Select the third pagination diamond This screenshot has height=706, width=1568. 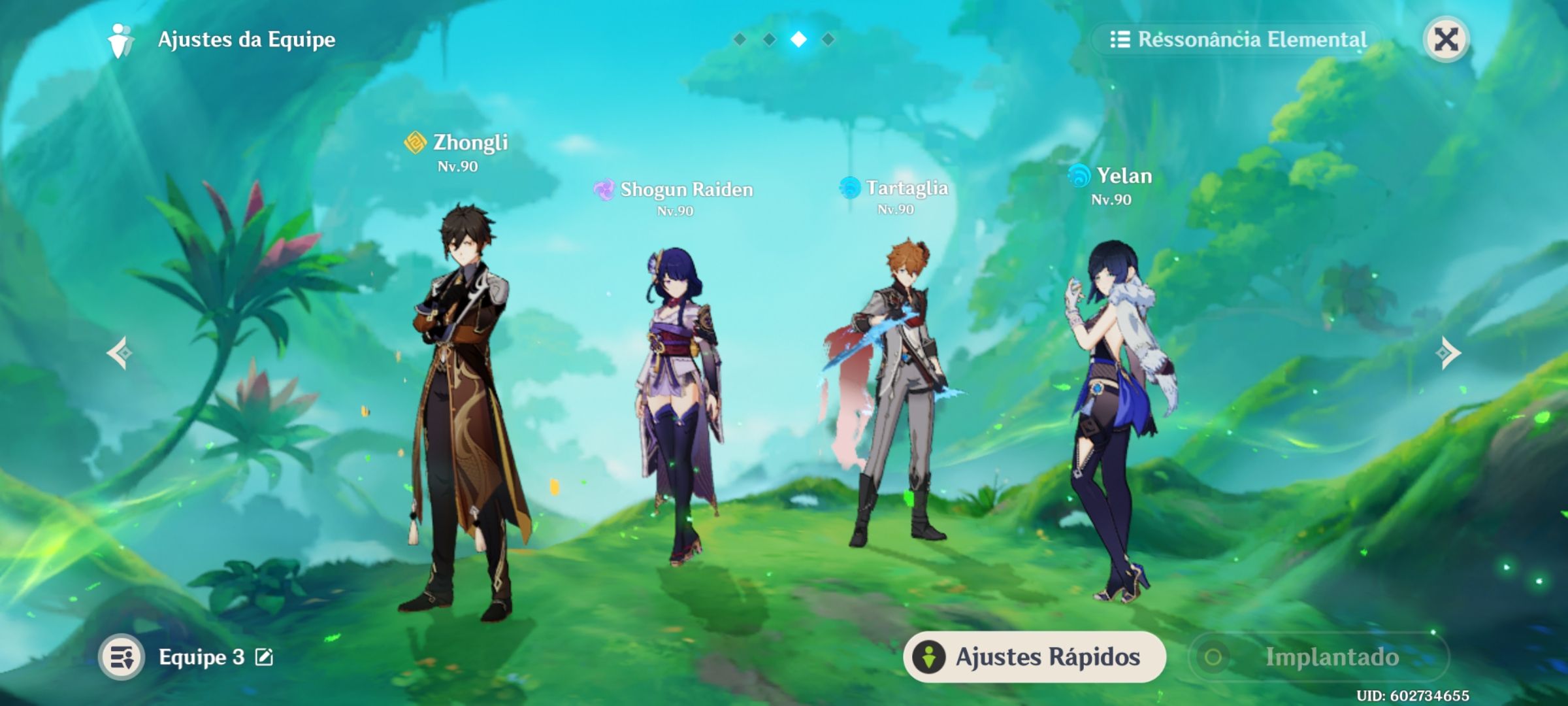(799, 39)
